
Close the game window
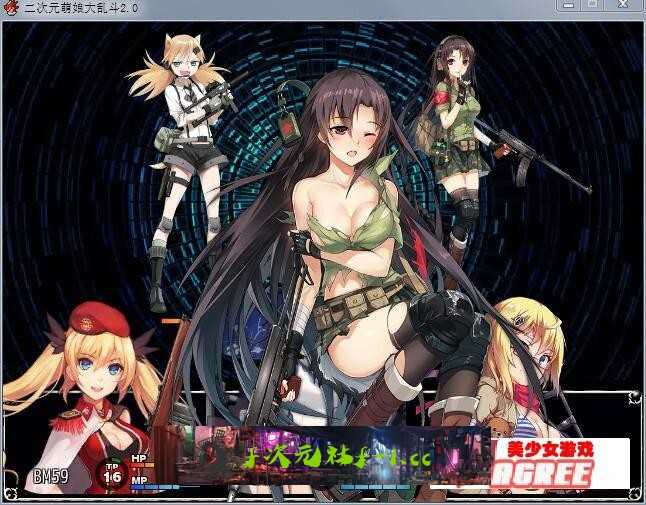point(623,6)
